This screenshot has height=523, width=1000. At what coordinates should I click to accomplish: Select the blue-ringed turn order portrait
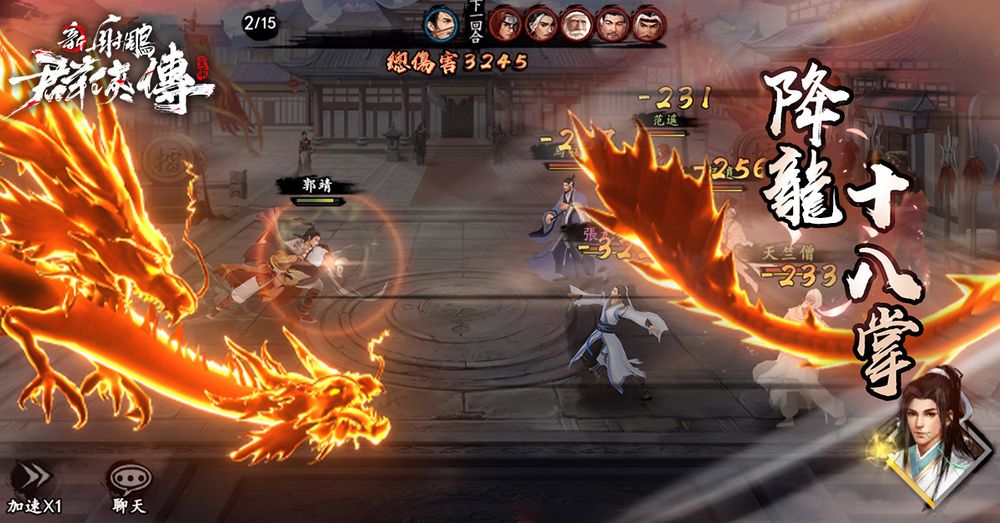tap(440, 23)
